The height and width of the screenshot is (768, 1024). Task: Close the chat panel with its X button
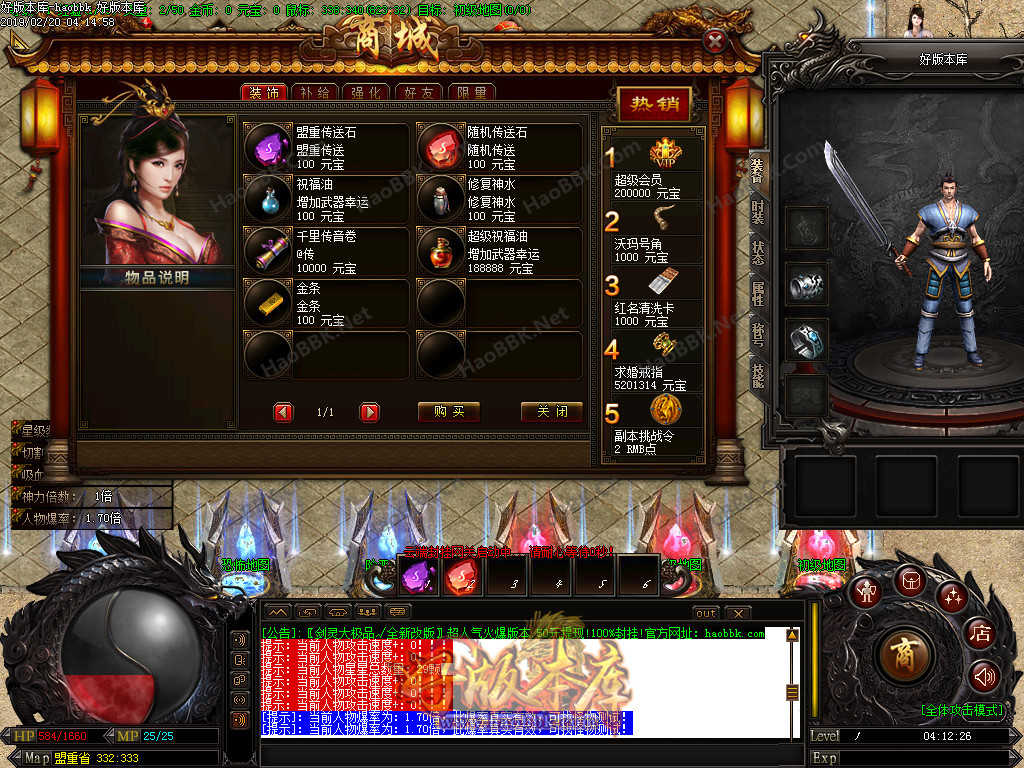coord(737,613)
